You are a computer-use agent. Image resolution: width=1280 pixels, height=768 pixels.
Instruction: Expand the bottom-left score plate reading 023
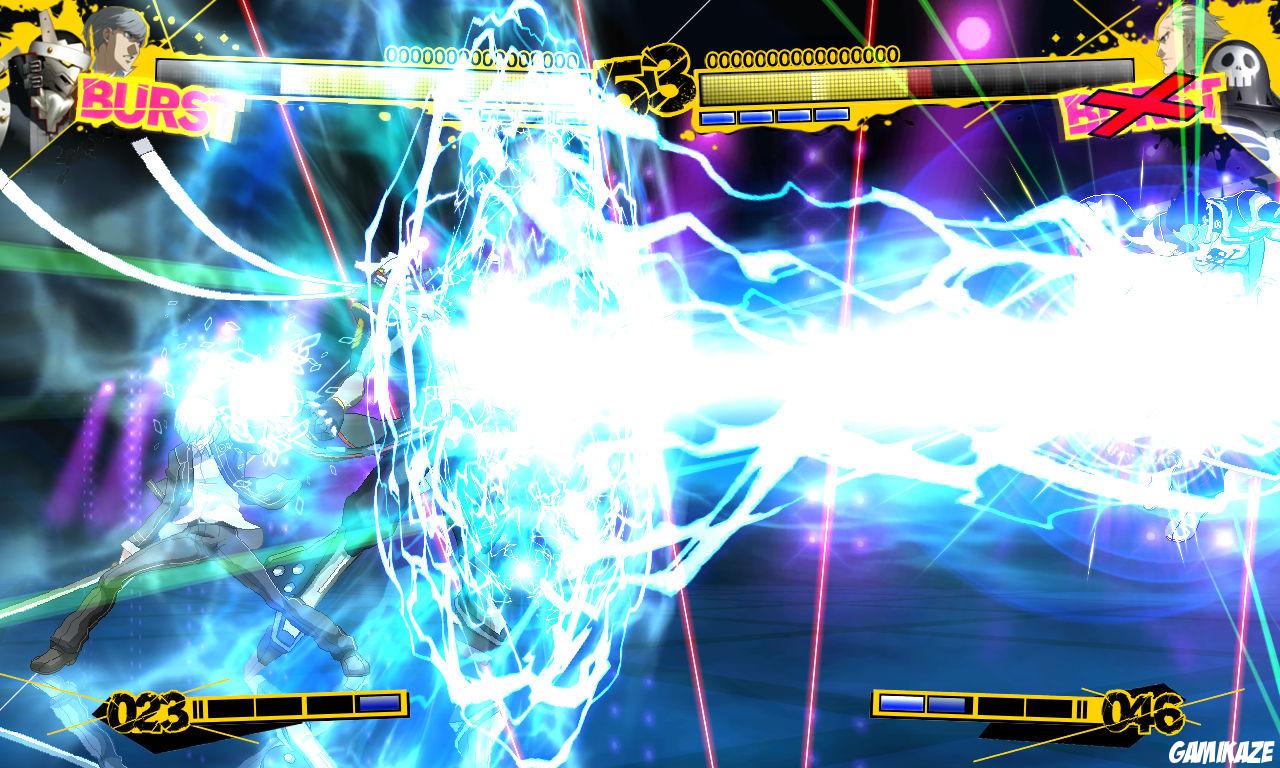point(150,712)
